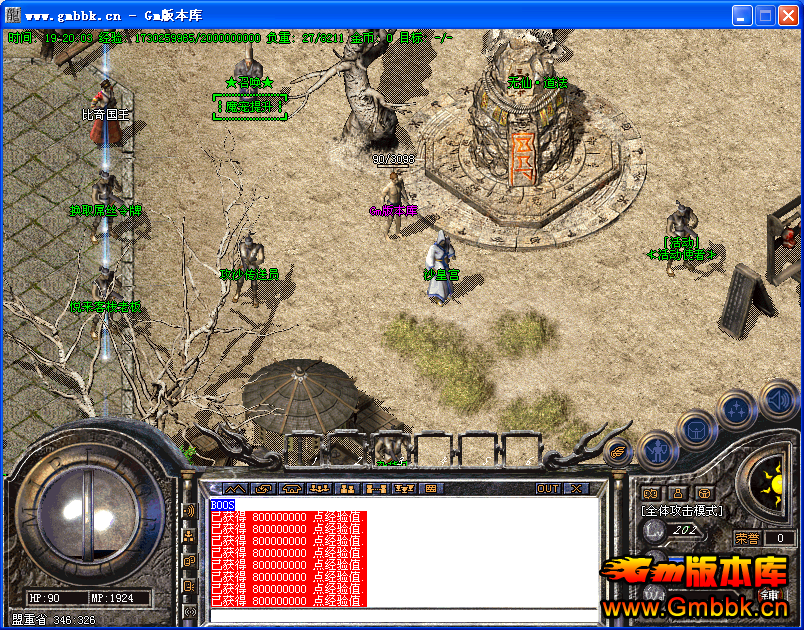804x630 pixels.
Task: Click the single person icon small button
Action: (x=677, y=493)
